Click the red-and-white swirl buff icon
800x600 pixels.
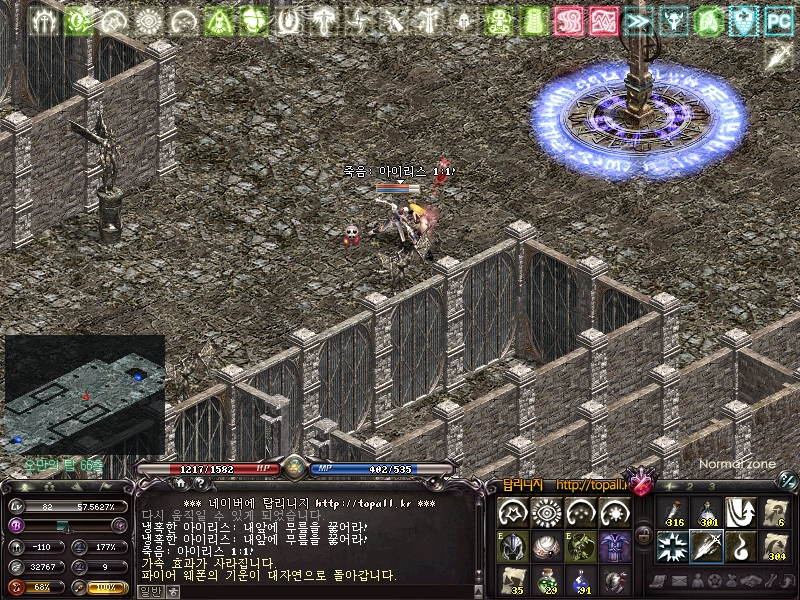click(568, 19)
